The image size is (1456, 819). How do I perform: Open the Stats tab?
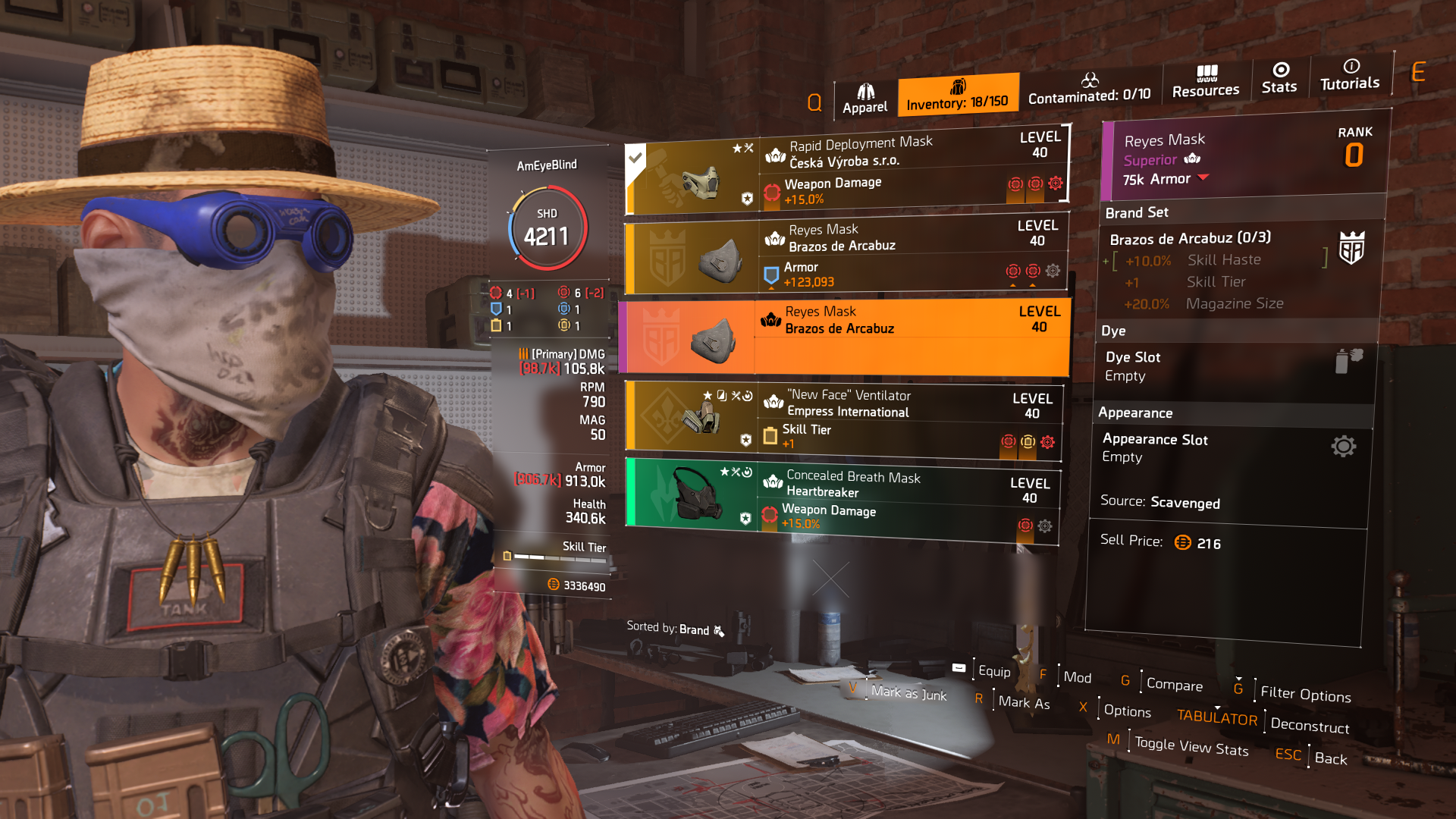[1279, 78]
